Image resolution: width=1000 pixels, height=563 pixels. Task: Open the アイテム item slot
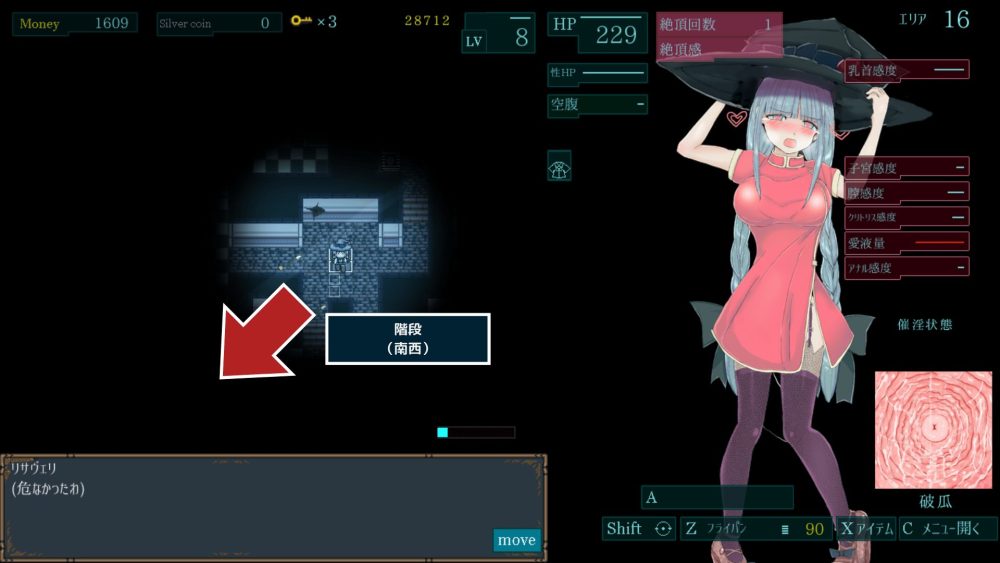pos(866,529)
